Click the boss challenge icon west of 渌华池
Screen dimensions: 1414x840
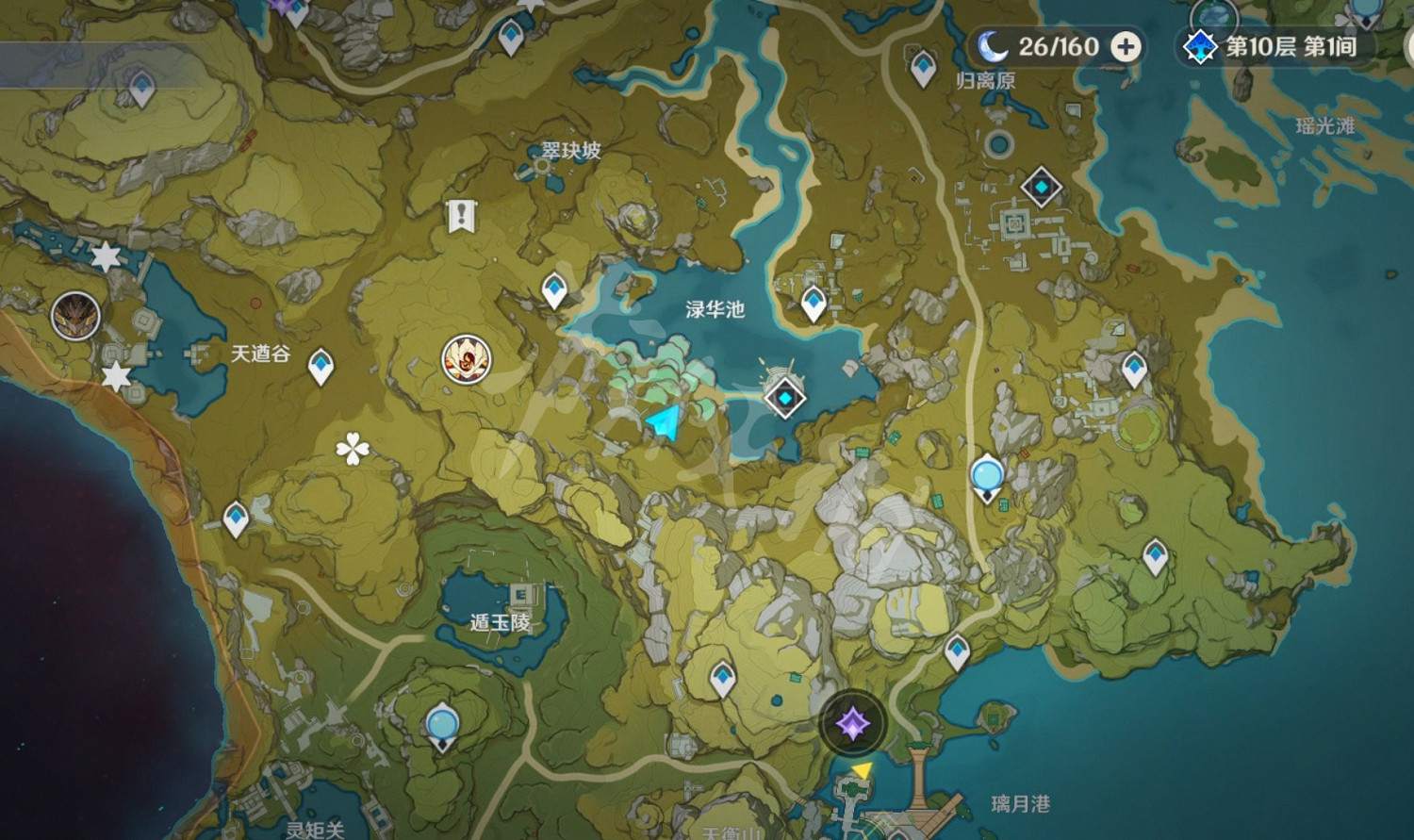click(464, 359)
